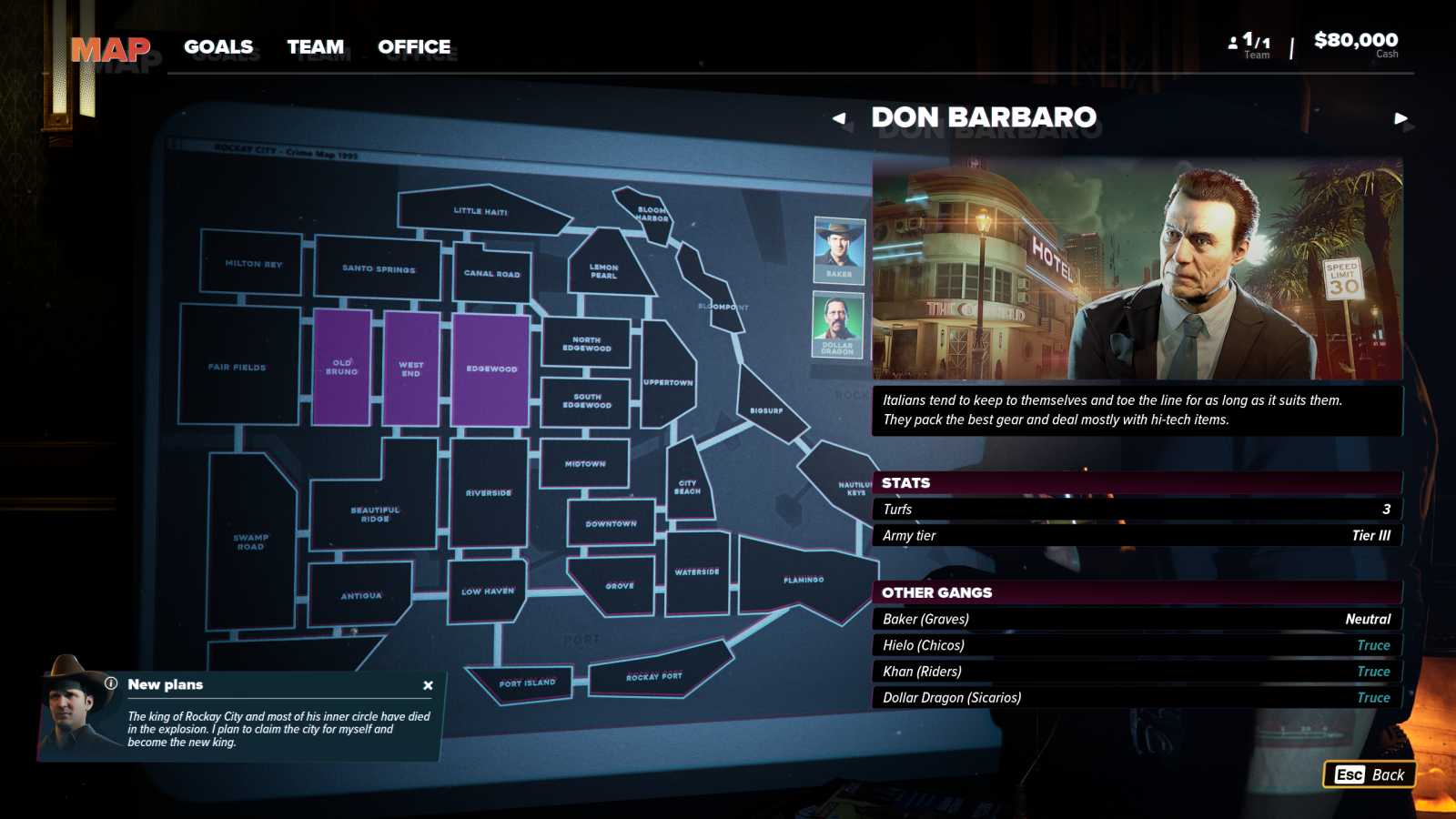
Task: Select the Edgewood district on the map
Action: click(491, 369)
